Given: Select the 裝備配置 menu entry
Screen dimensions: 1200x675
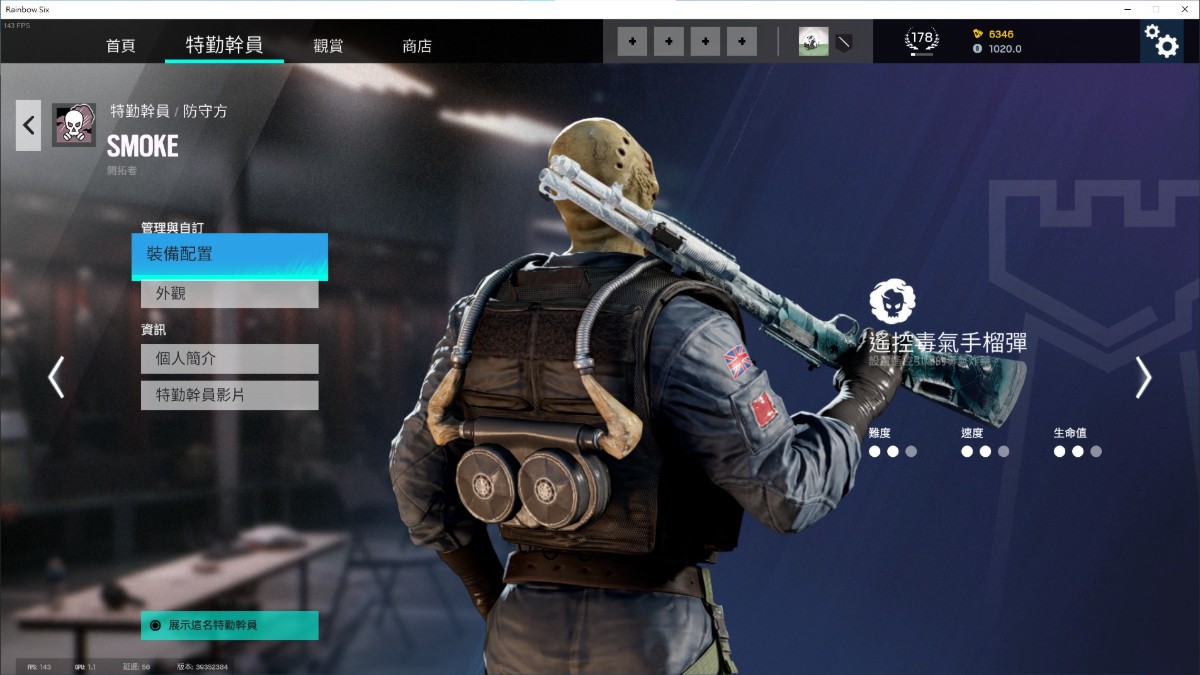Looking at the screenshot, I should (x=229, y=255).
